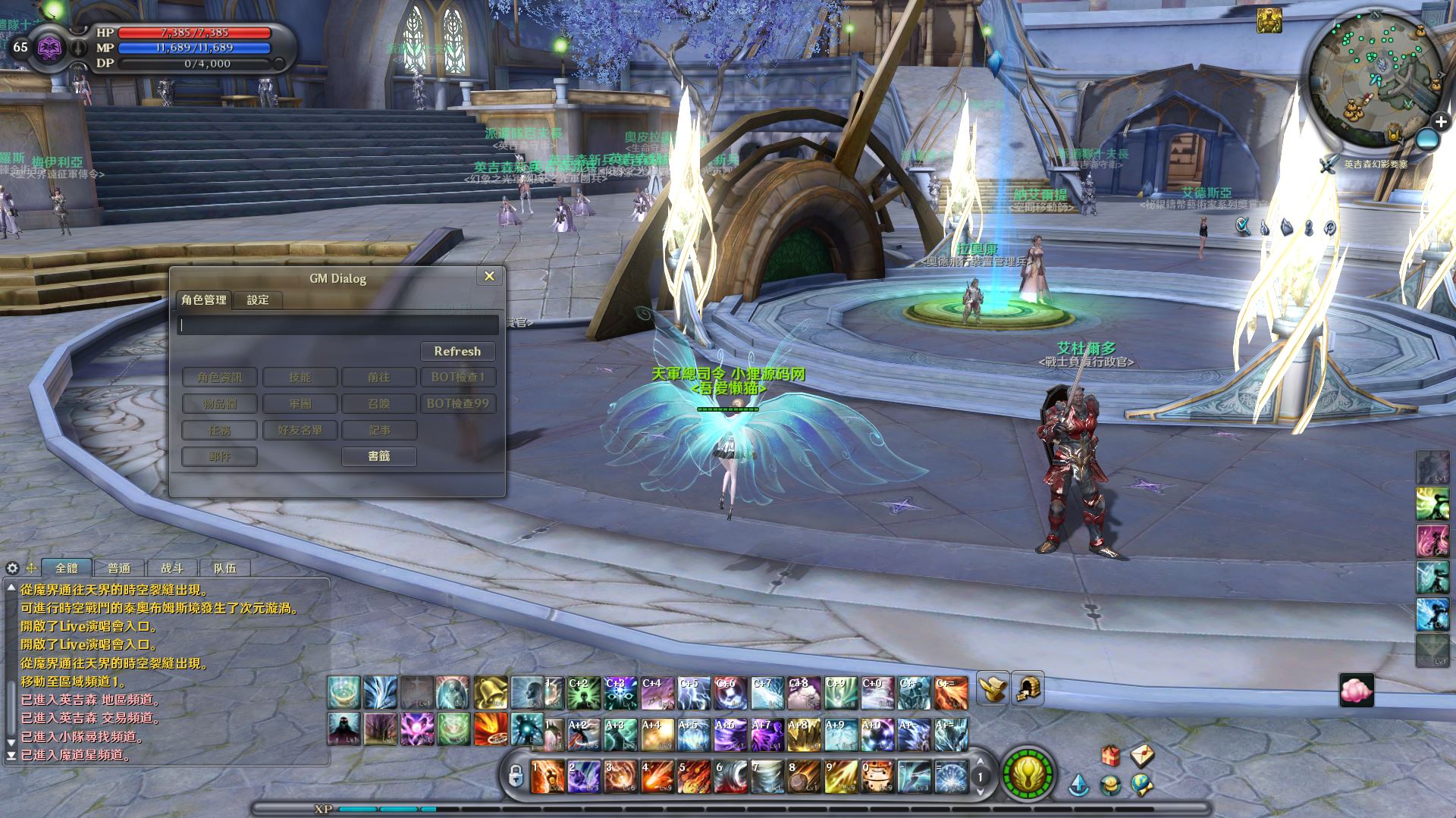
Task: Switch to the 設定 tab in GM Dialog
Action: pos(258,300)
